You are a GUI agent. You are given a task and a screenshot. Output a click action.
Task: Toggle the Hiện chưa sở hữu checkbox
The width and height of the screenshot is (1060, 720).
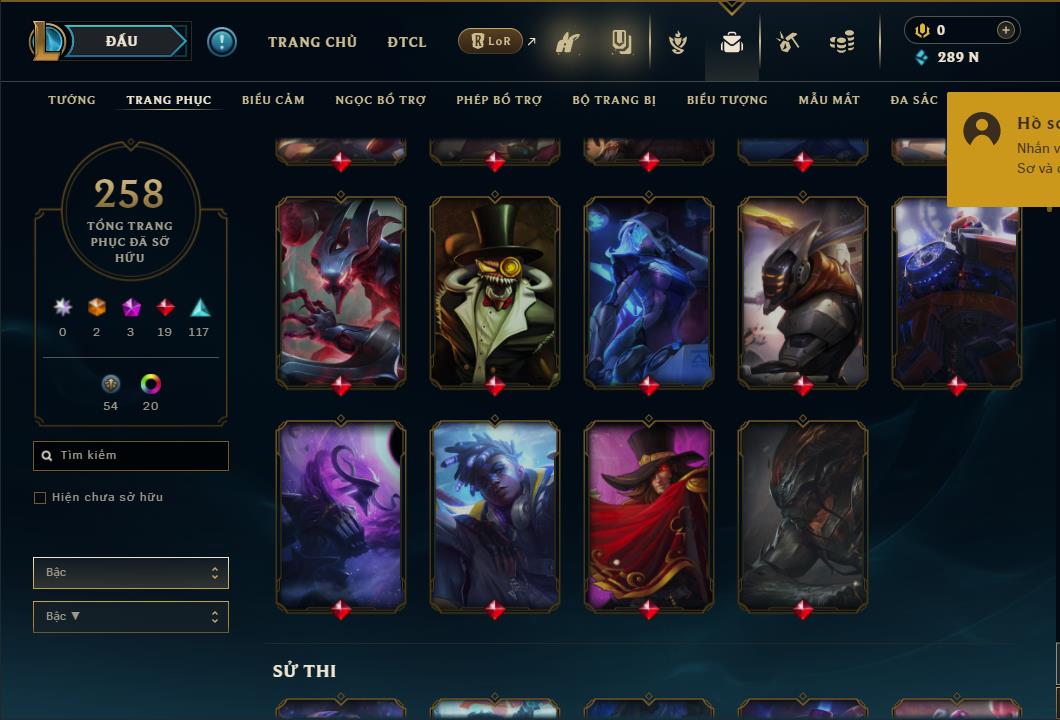coord(40,498)
